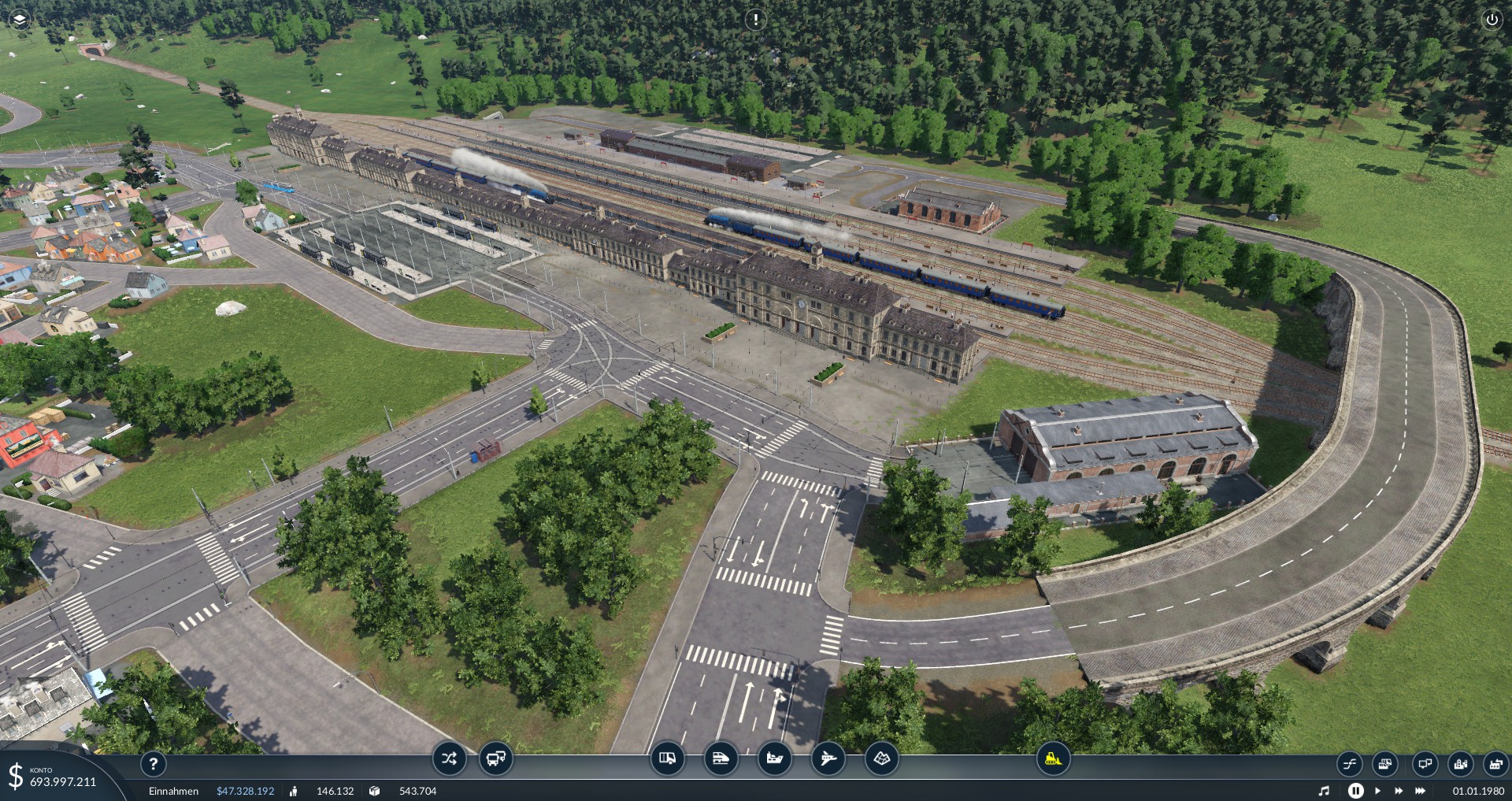Select the road construction truck icon
This screenshot has width=1512, height=801.
(667, 758)
